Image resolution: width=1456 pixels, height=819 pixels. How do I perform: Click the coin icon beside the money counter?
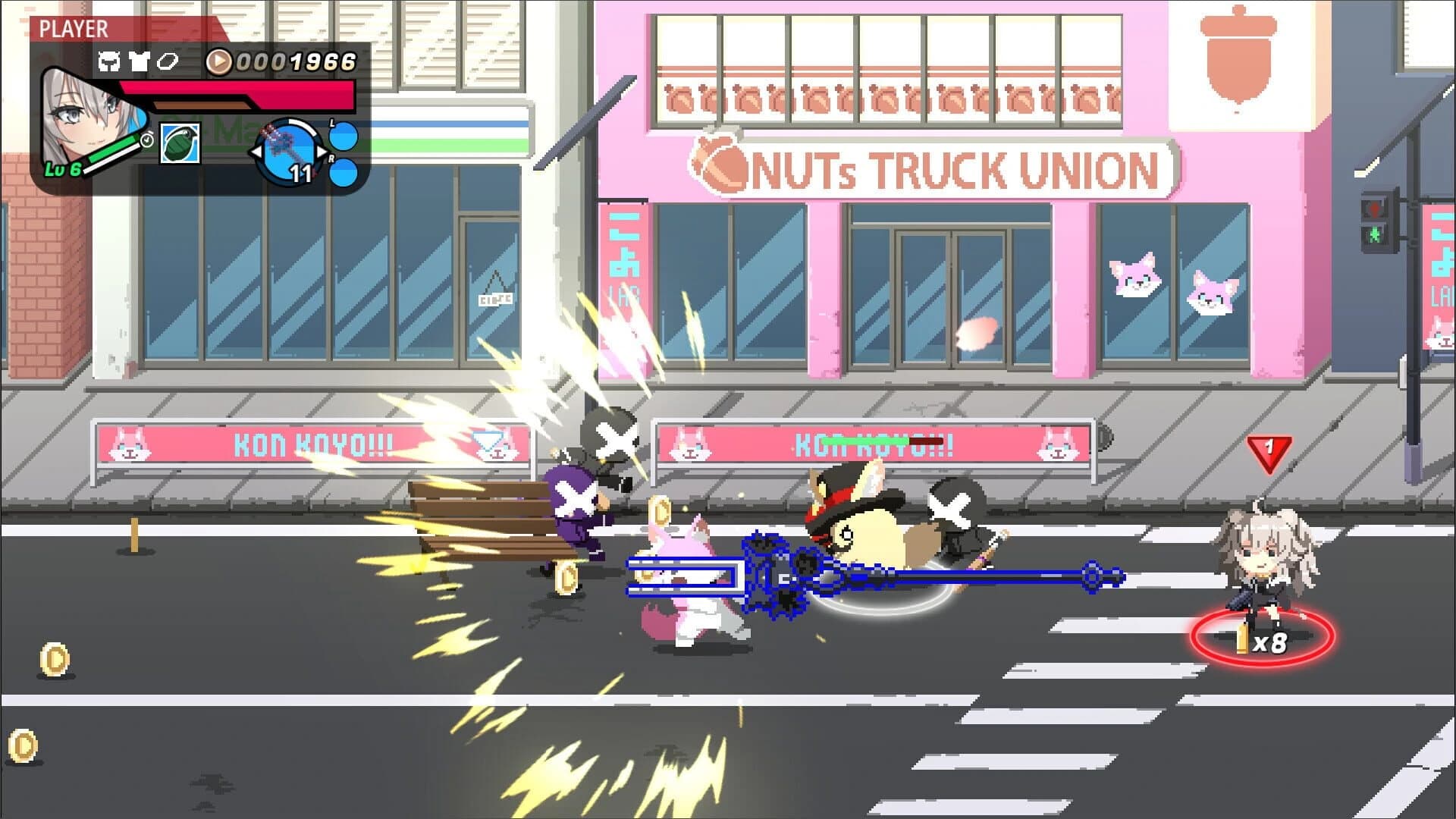point(219,61)
